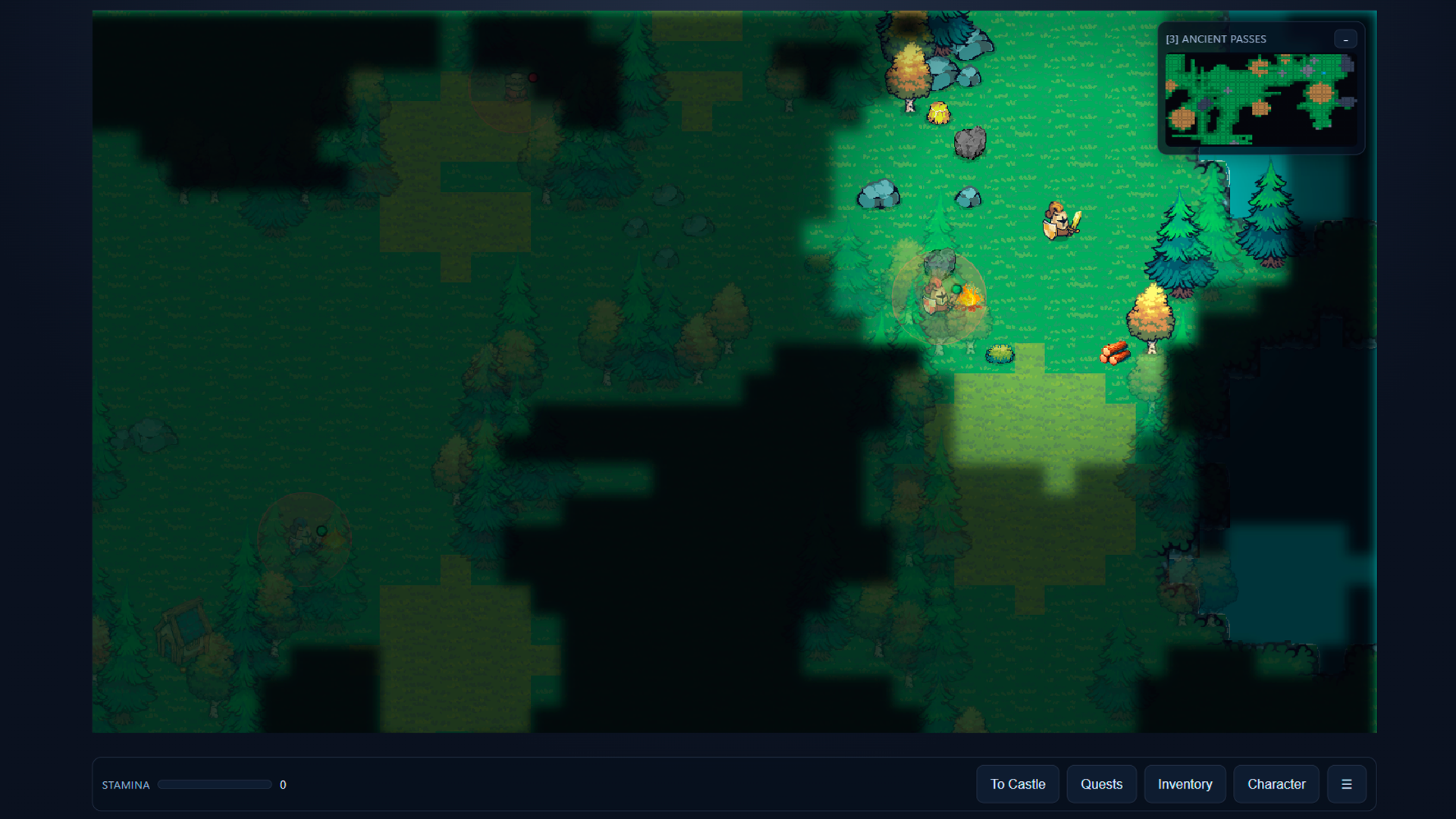Click the well structure at the top left
Viewport: 1456px width, 819px height.
point(518,85)
